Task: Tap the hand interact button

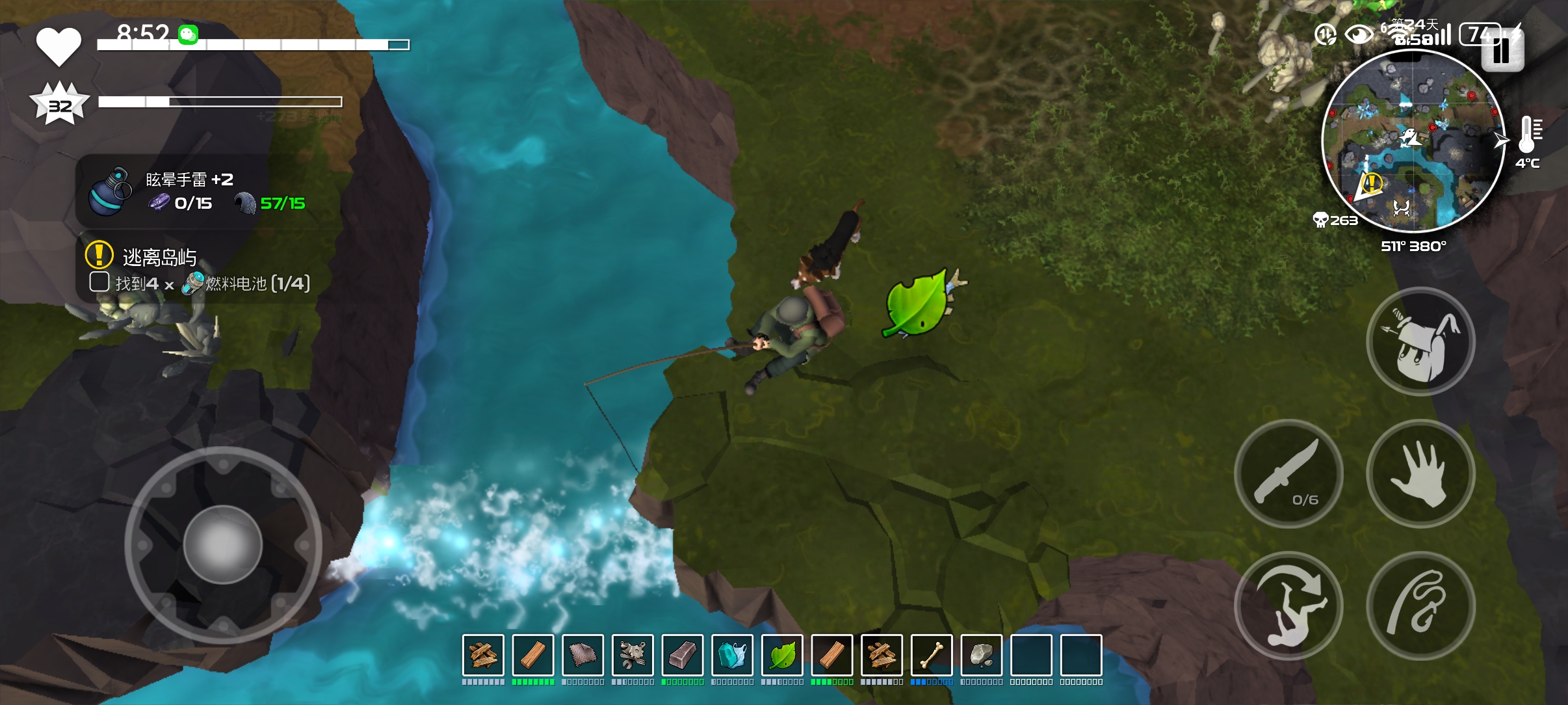Action: coord(1420,473)
